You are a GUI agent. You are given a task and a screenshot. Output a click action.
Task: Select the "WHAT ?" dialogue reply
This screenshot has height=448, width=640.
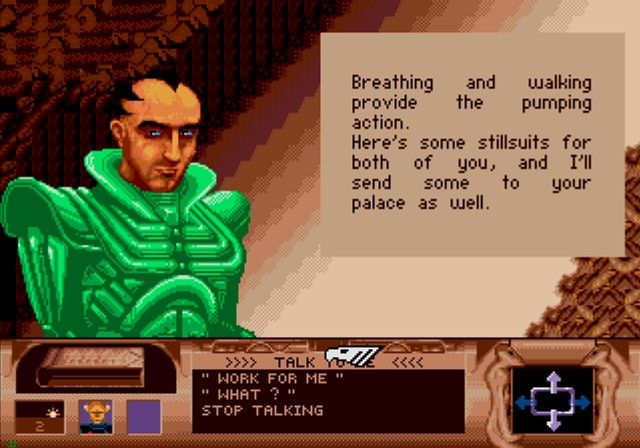(x=240, y=395)
